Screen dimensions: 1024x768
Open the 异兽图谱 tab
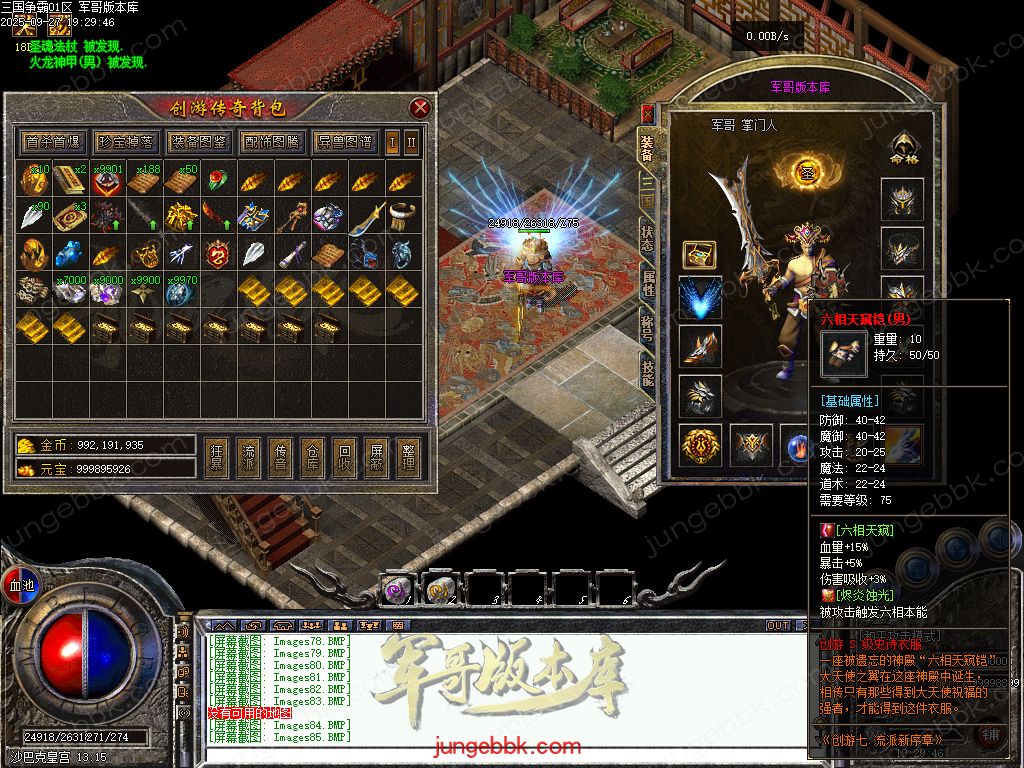pyautogui.click(x=343, y=142)
